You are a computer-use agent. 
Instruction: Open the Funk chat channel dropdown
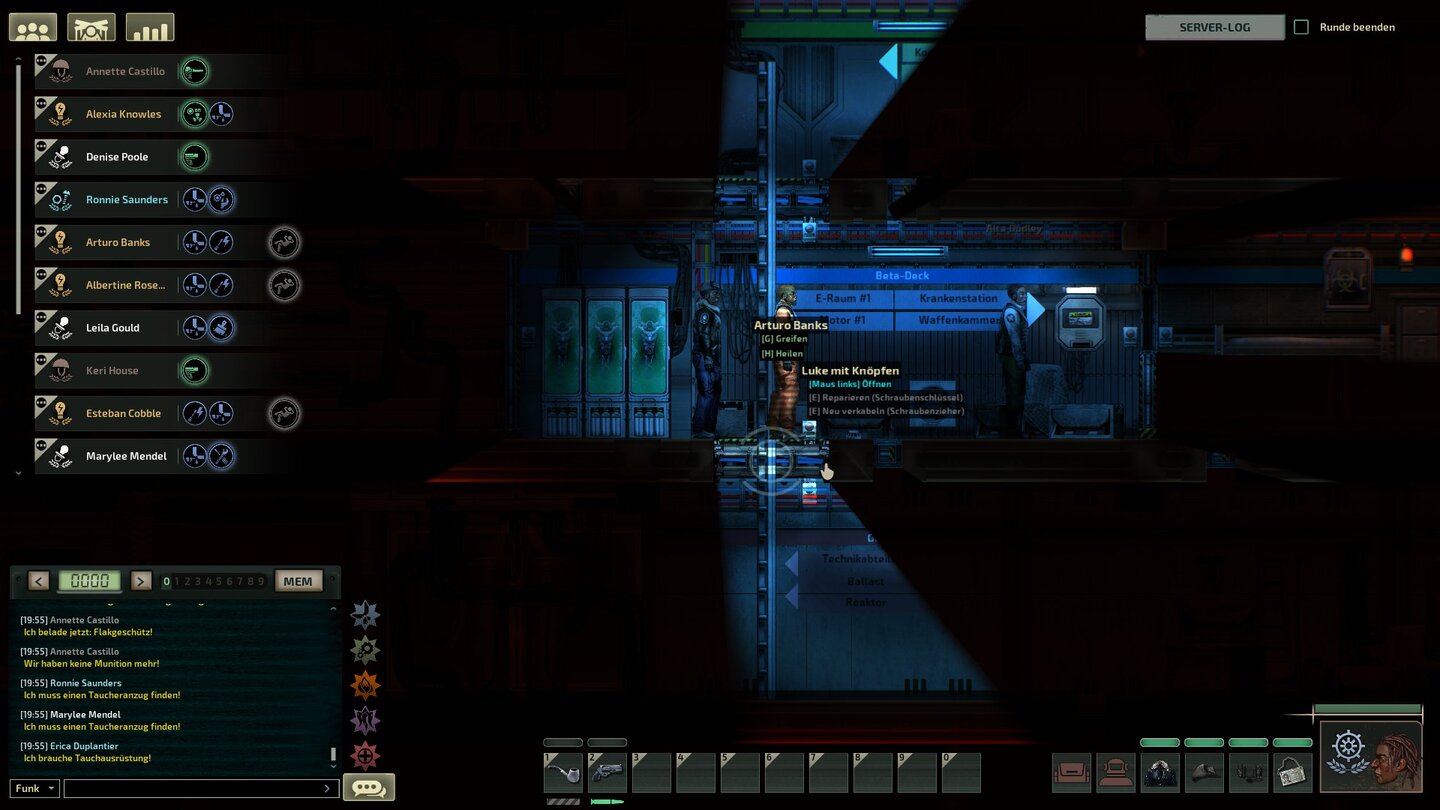coord(33,788)
